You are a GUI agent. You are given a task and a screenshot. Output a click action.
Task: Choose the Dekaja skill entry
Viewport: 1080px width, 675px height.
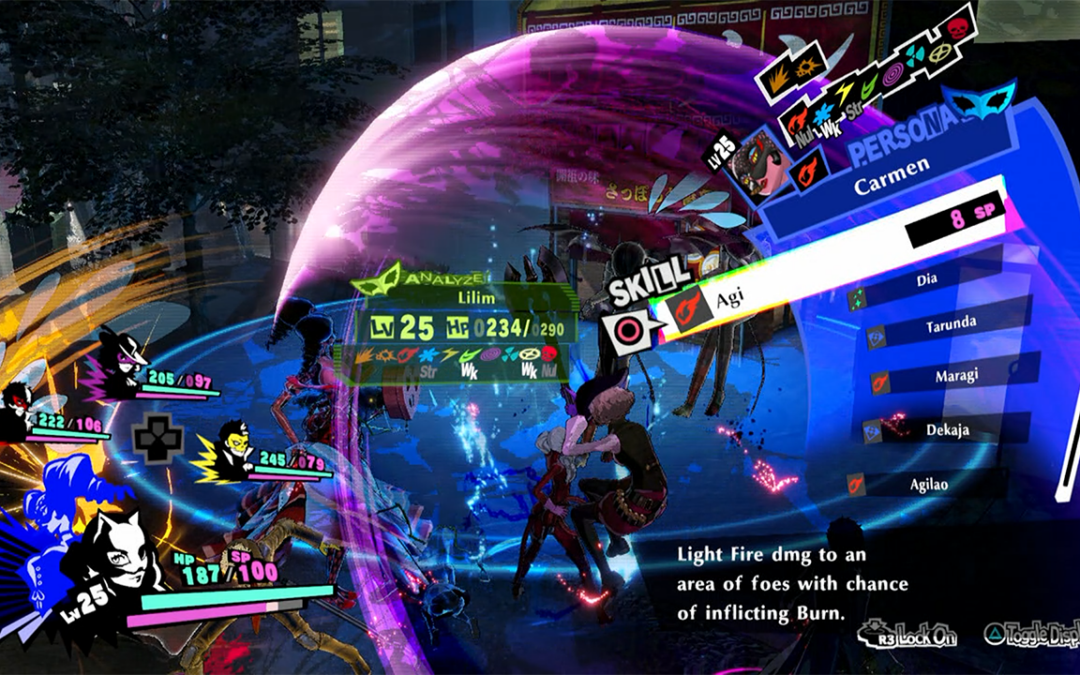pyautogui.click(x=943, y=430)
